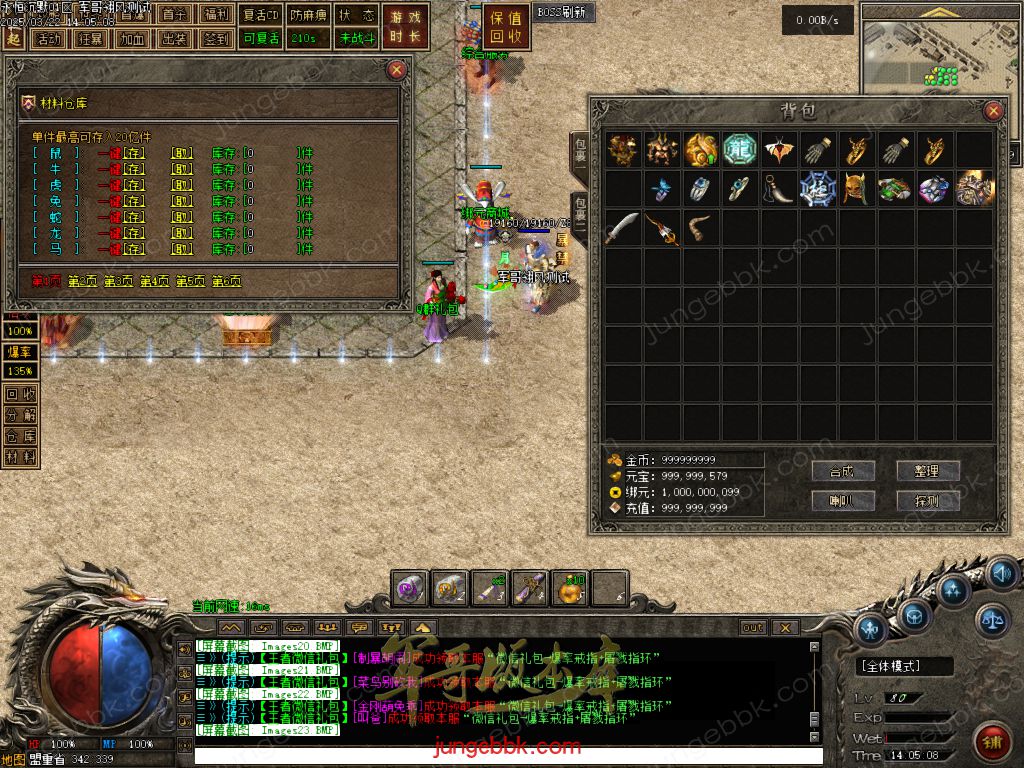Use the golden gourd potion hotbar slot
Screen dimensions: 1024x768
coord(572,589)
